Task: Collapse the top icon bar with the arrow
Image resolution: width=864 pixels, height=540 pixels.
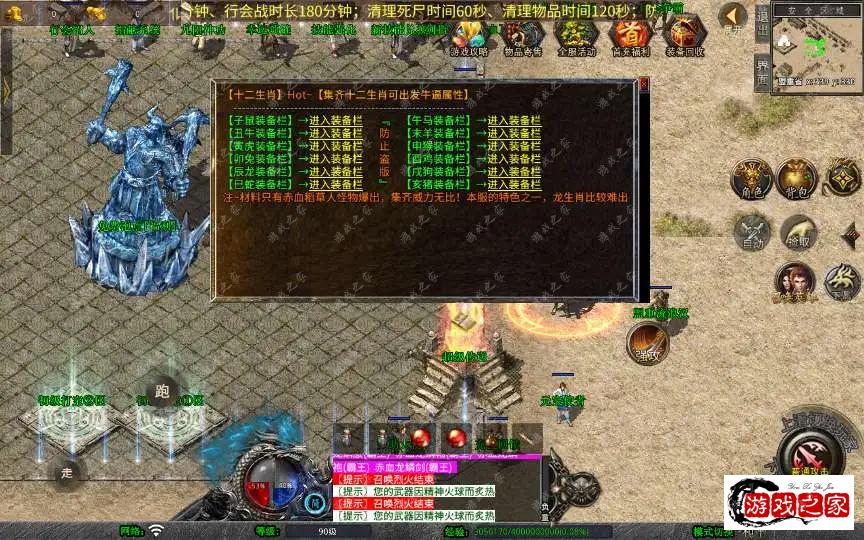Action: [734, 17]
